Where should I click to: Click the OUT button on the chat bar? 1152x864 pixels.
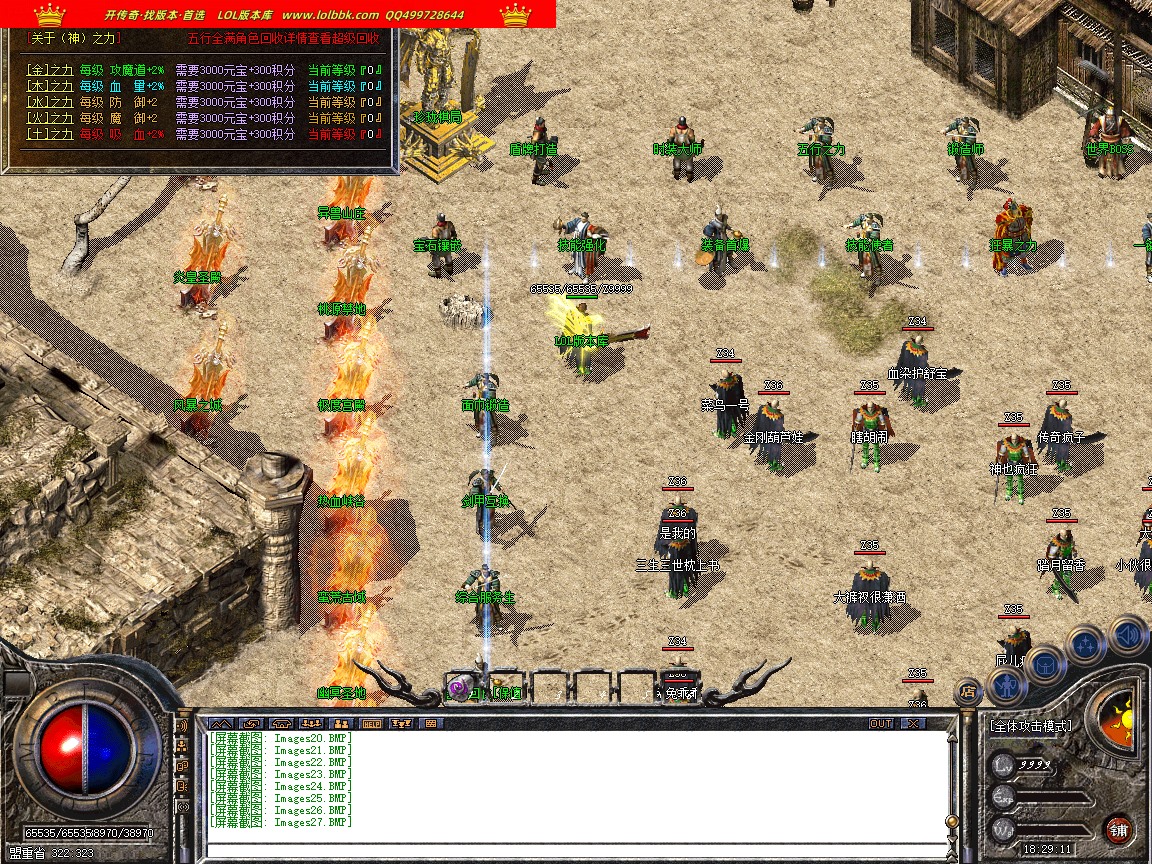[880, 723]
